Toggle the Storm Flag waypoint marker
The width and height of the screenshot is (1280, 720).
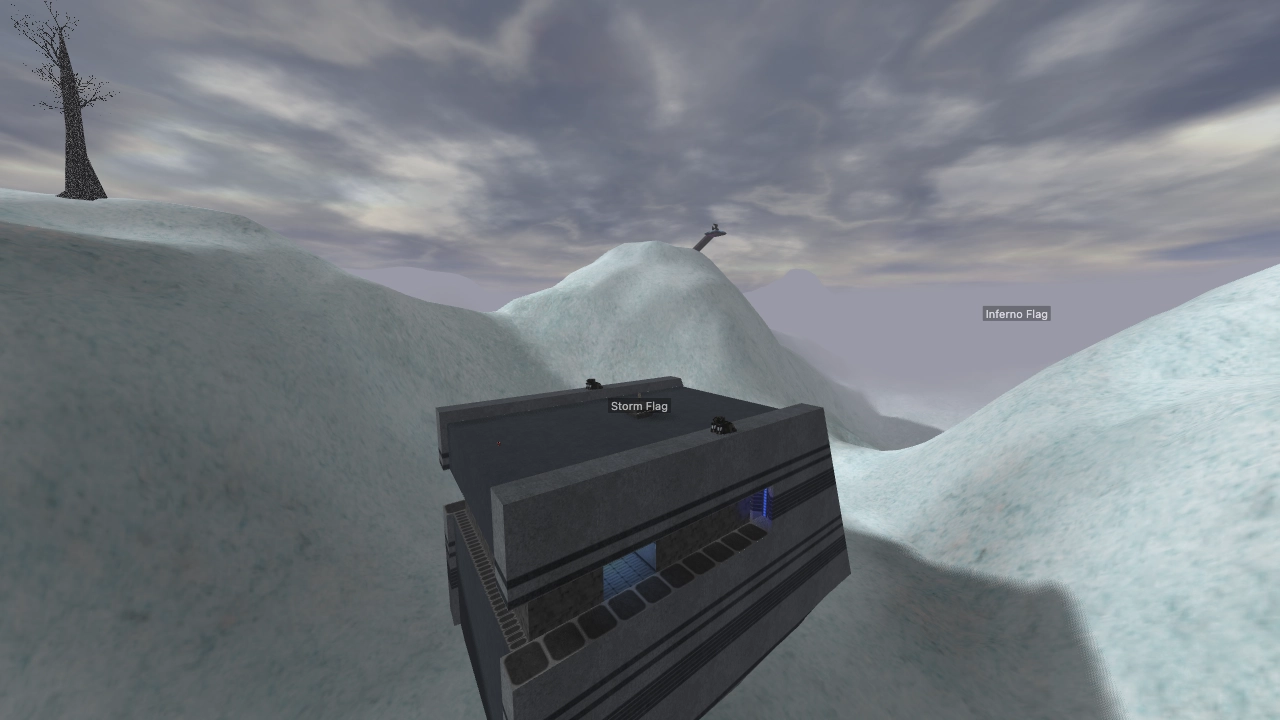pyautogui.click(x=639, y=406)
